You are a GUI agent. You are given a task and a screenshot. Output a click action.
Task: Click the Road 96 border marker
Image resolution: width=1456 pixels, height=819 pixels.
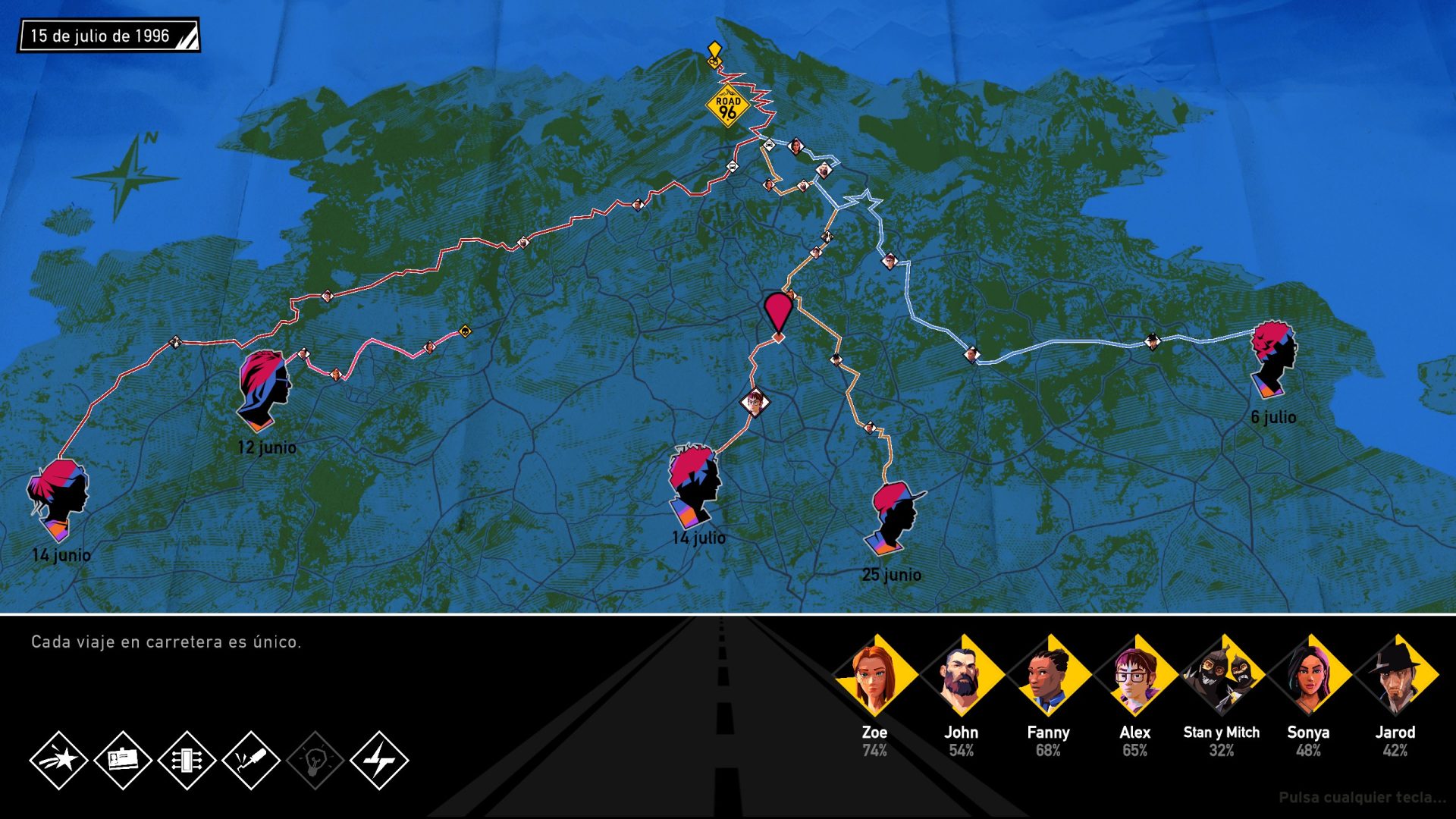coord(728,107)
